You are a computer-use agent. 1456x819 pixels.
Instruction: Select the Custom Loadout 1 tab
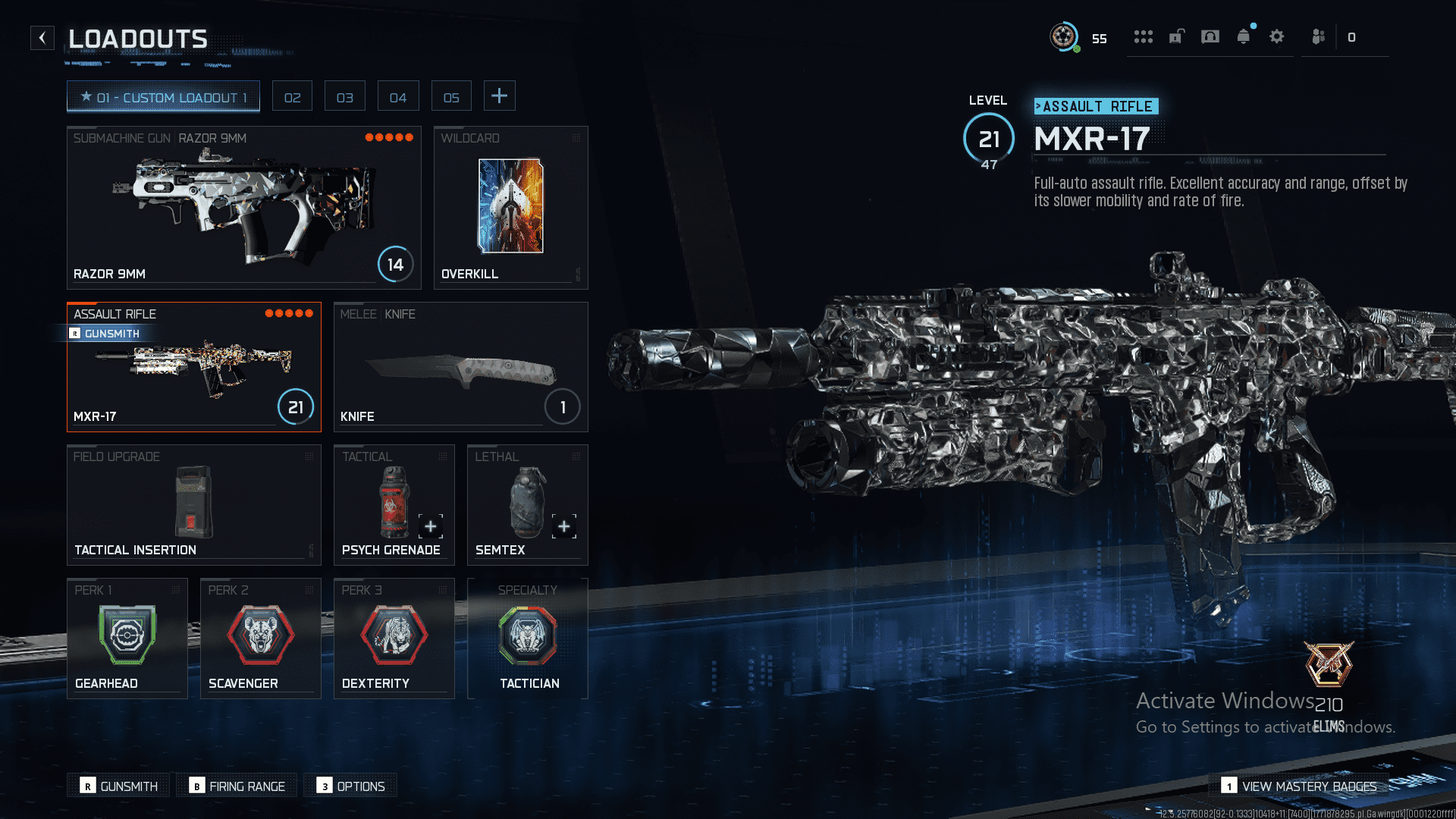[x=163, y=97]
